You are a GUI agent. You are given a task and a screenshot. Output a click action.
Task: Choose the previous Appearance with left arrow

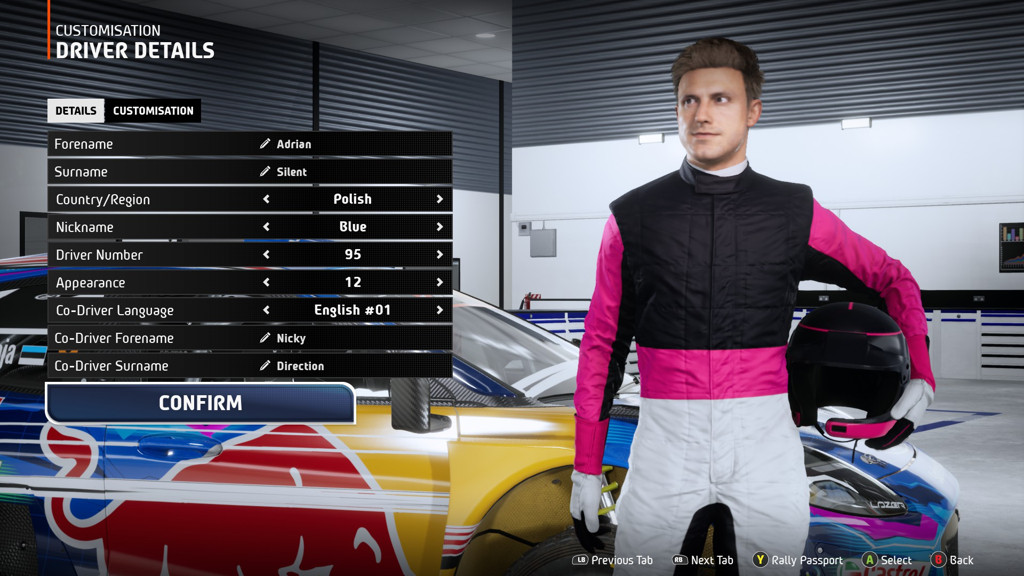[266, 283]
